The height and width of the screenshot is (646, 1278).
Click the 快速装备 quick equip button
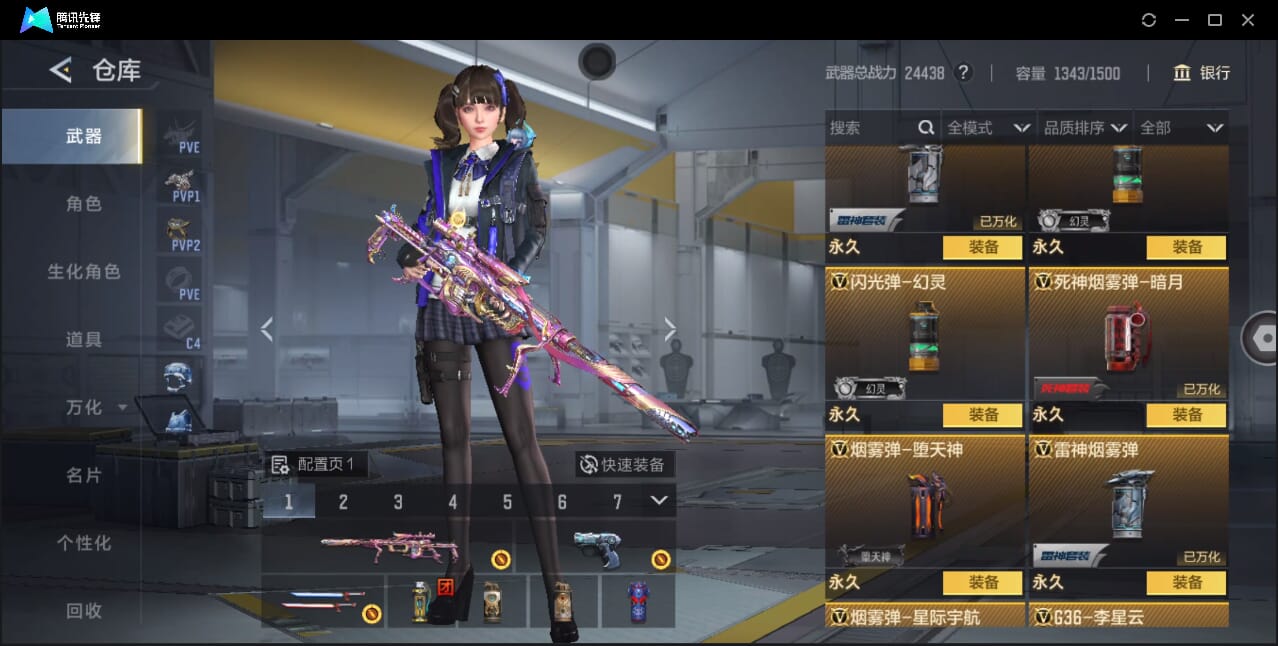[624, 464]
